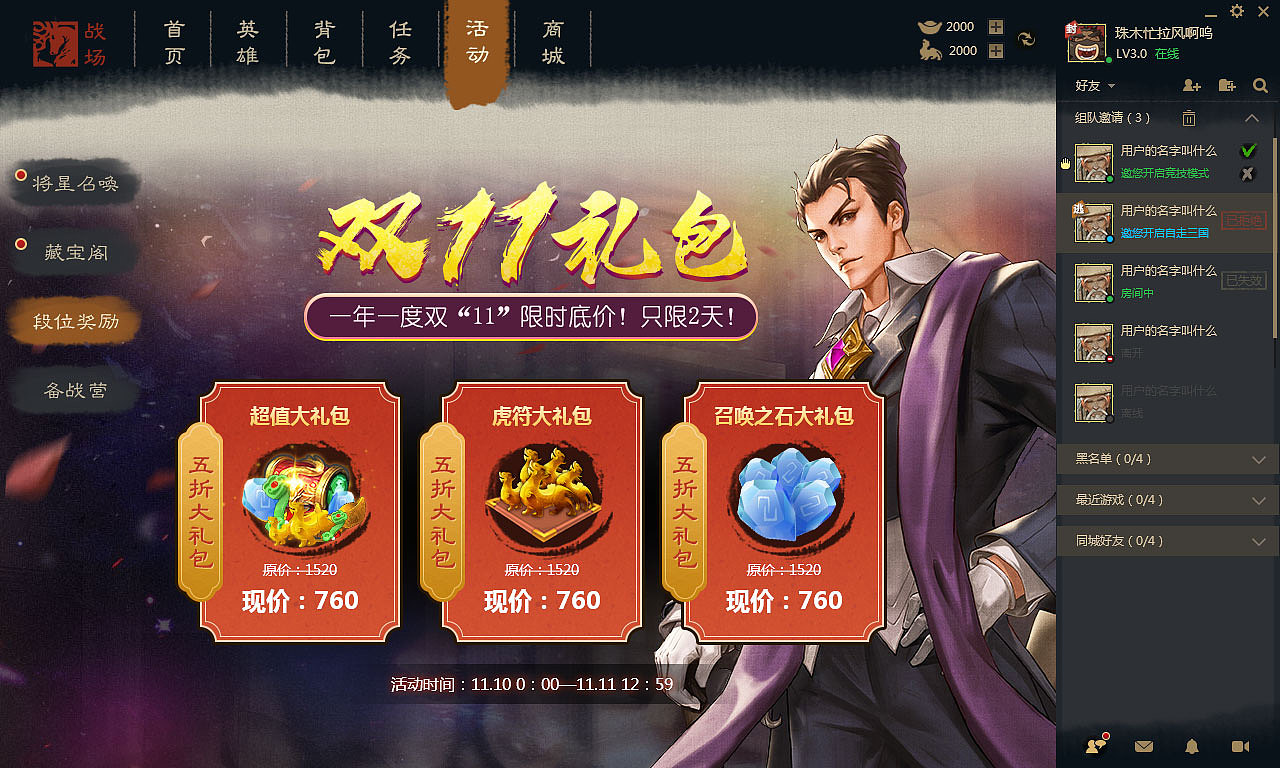Select the 虎符大礼包 card

click(x=540, y=510)
